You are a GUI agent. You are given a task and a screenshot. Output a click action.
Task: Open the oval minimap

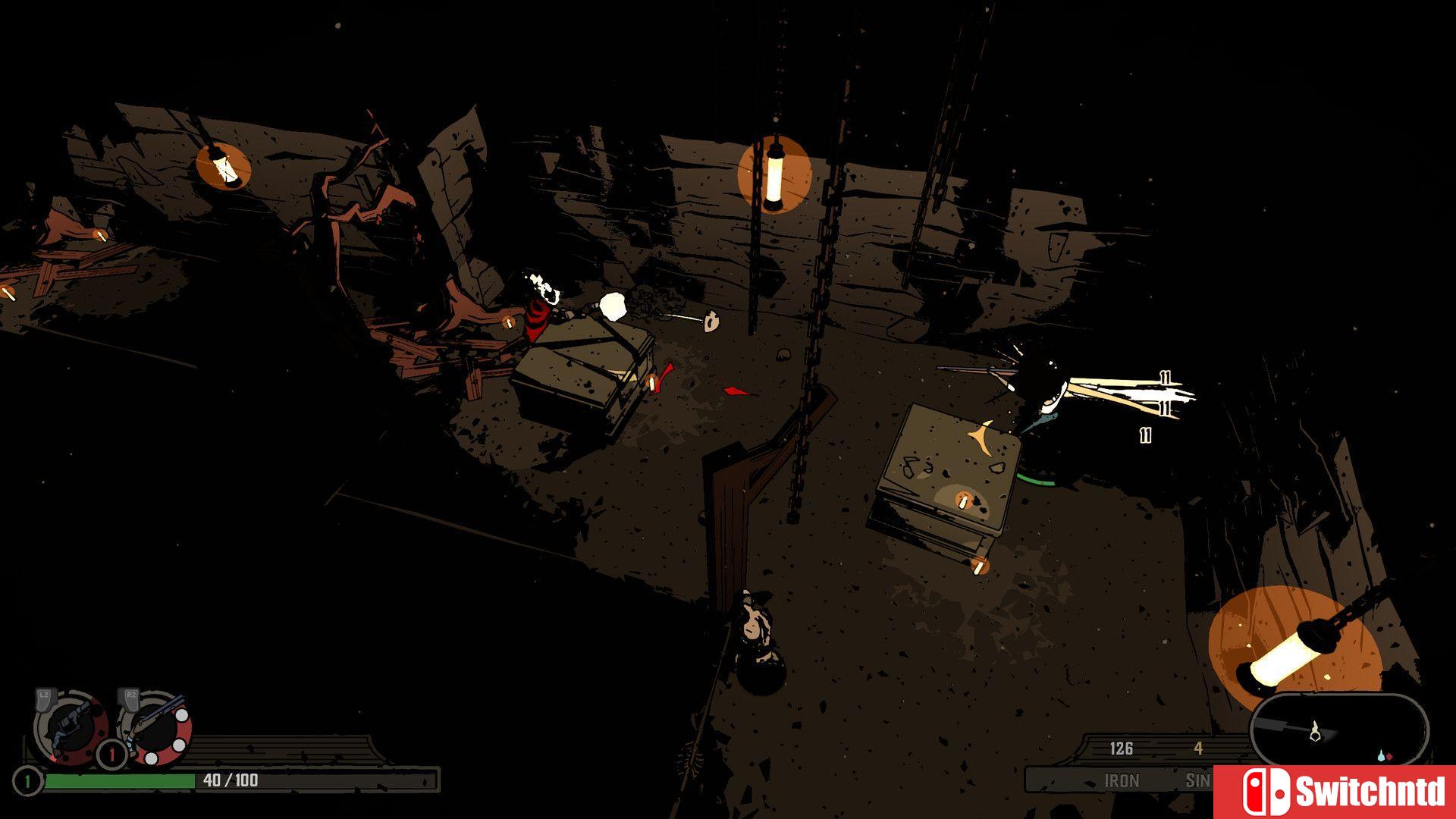tap(1339, 730)
